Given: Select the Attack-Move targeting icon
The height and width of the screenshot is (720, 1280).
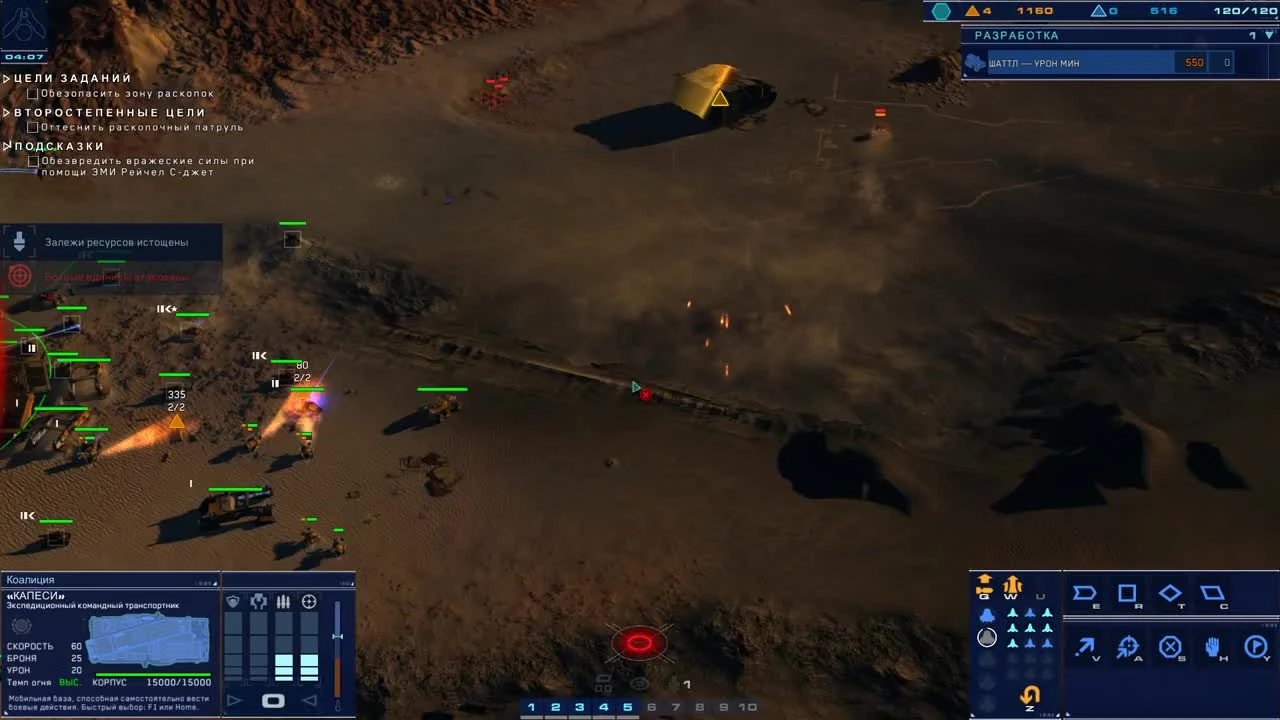Looking at the screenshot, I should (1127, 647).
